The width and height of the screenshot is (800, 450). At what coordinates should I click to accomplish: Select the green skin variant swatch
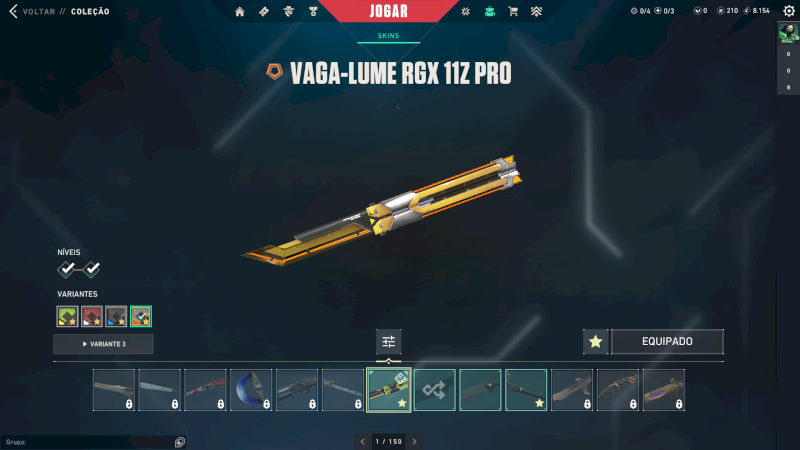point(67,317)
